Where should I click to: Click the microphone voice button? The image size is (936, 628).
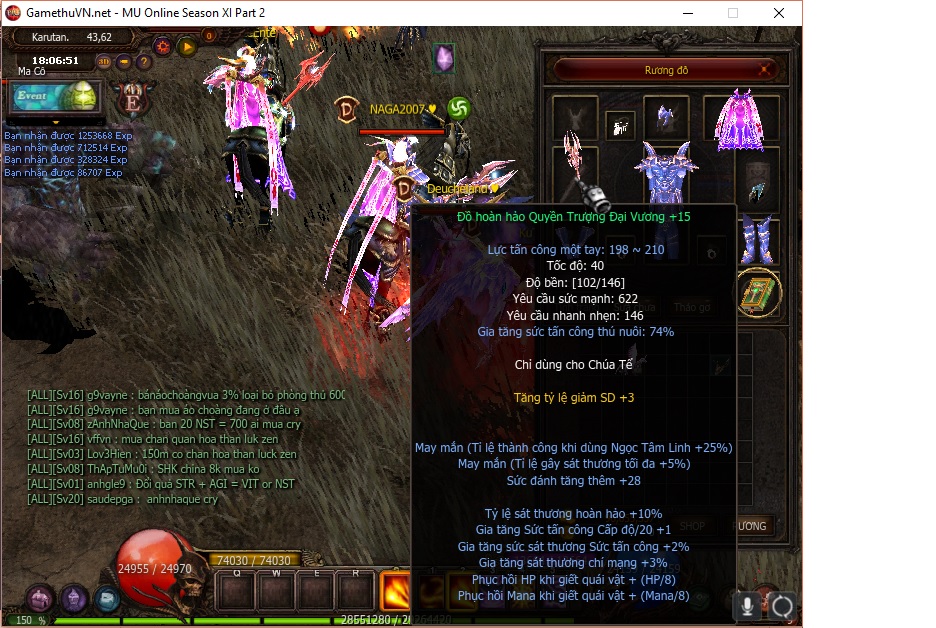[747, 605]
